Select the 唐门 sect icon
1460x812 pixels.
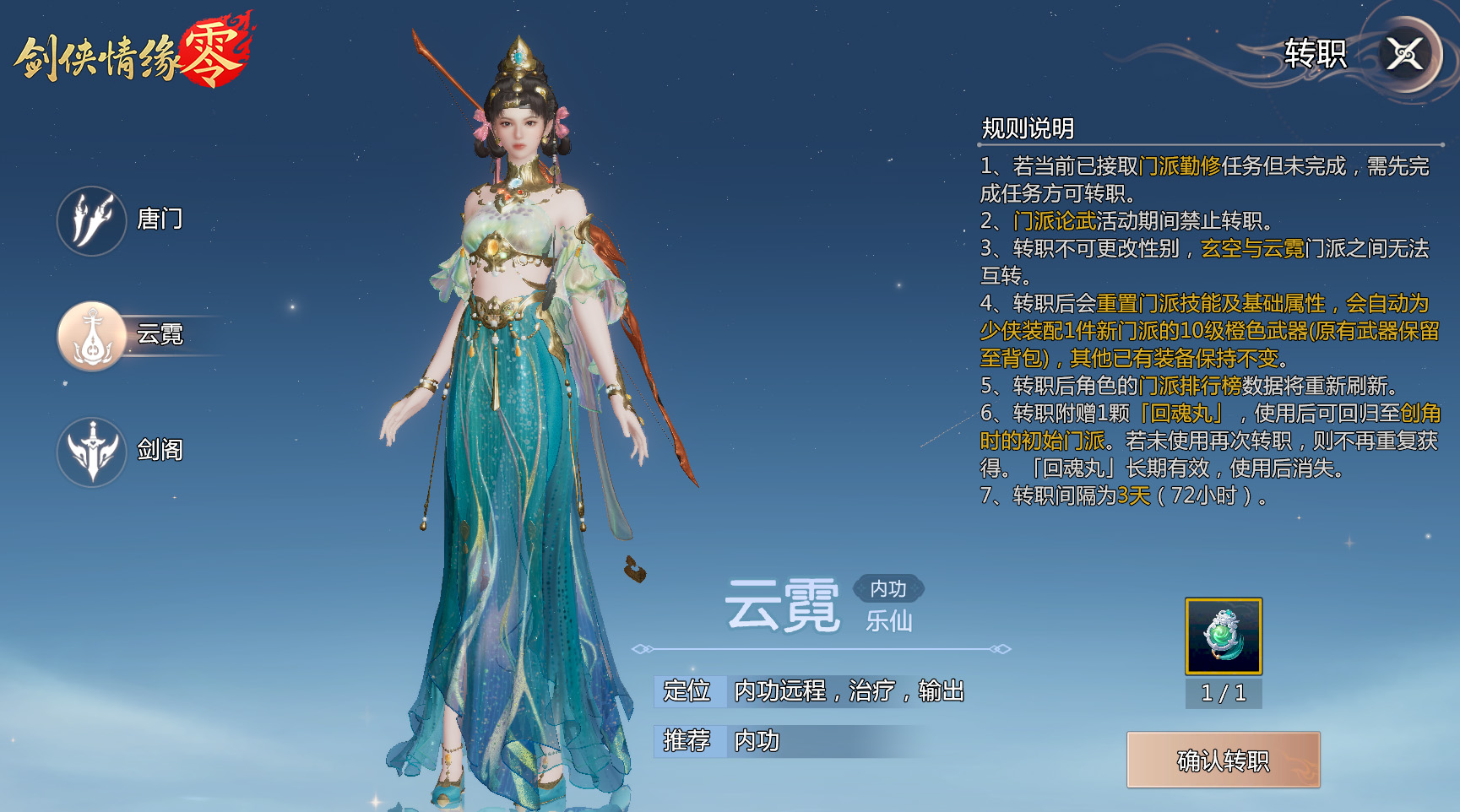pyautogui.click(x=93, y=220)
